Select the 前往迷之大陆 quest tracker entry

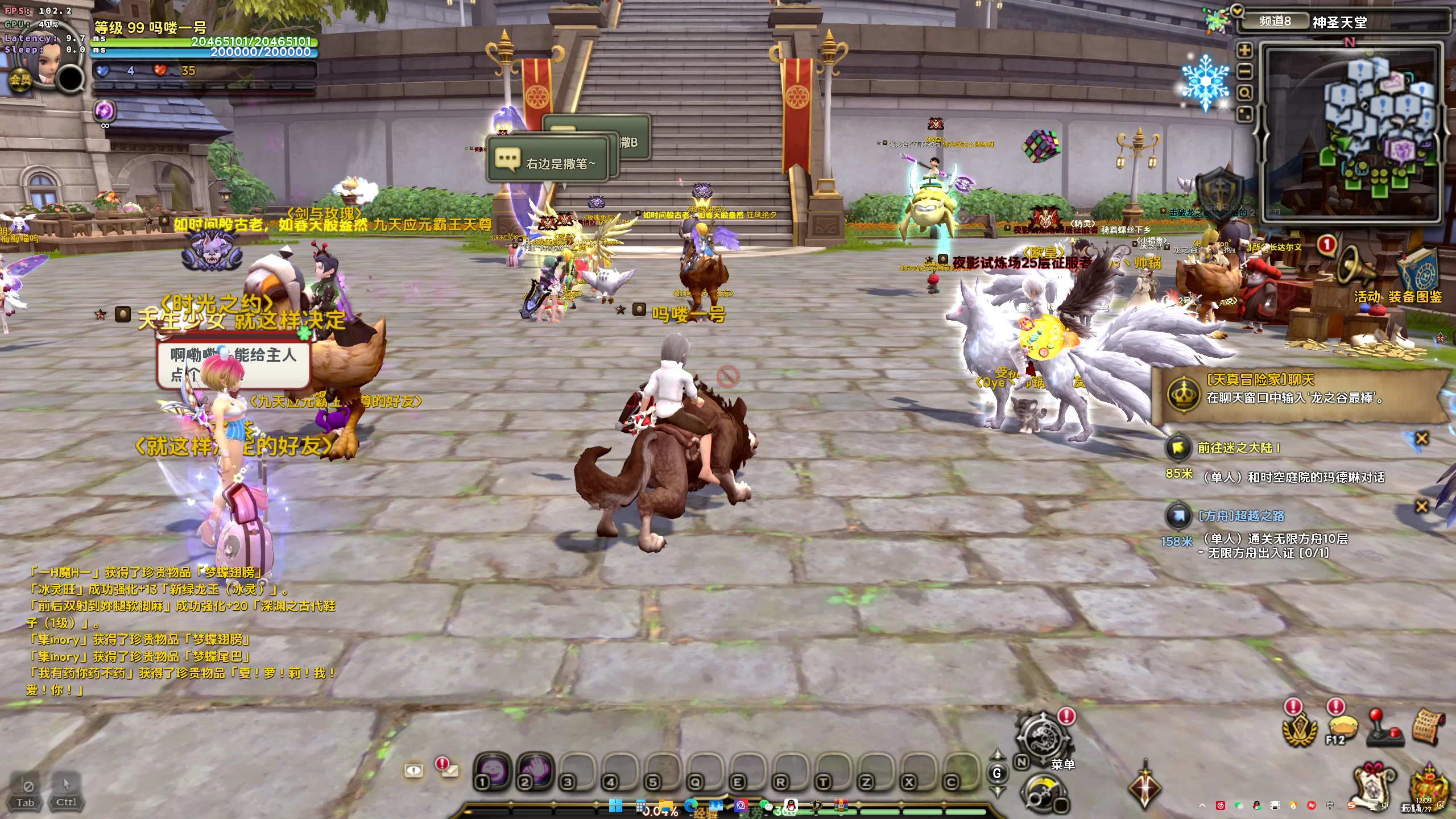point(1238,448)
